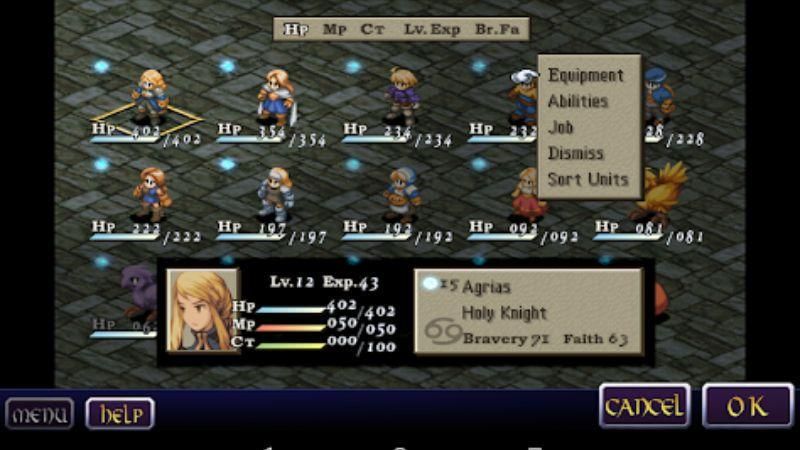Viewport: 800px width, 450px height.
Task: Select the unit with 234/234 HP
Action: point(402,96)
